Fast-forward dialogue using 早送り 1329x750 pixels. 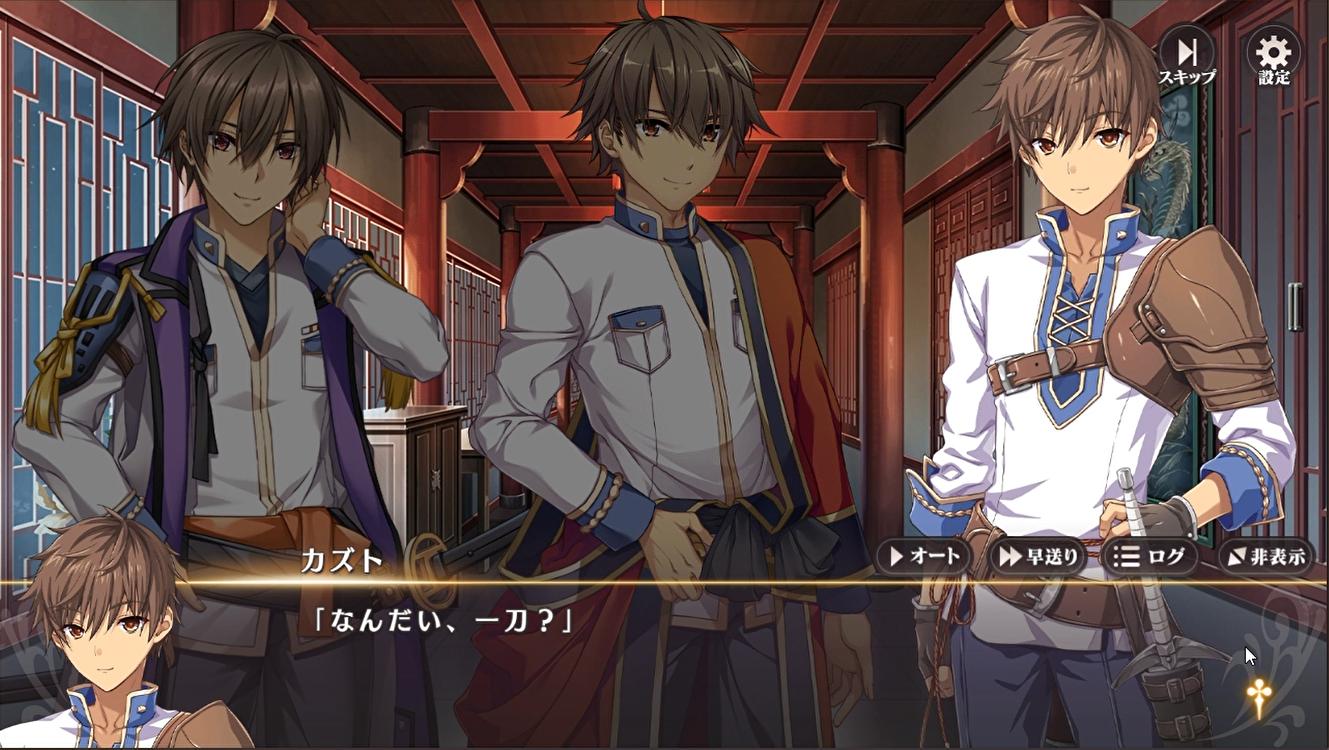click(x=1037, y=556)
